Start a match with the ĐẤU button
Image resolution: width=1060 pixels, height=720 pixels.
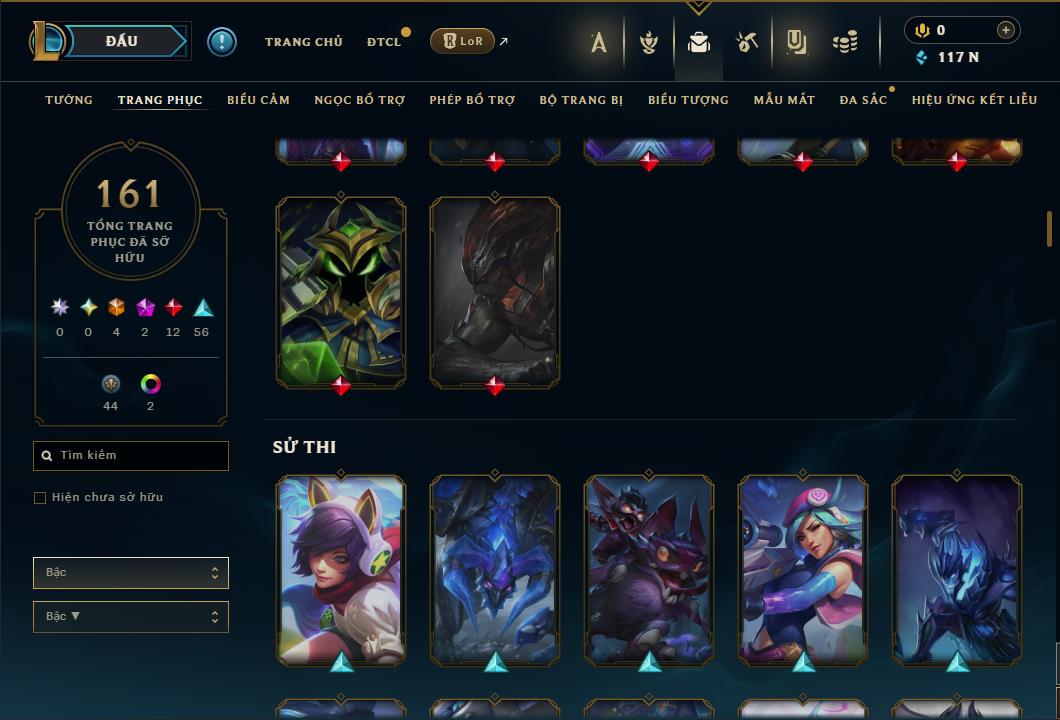(121, 41)
